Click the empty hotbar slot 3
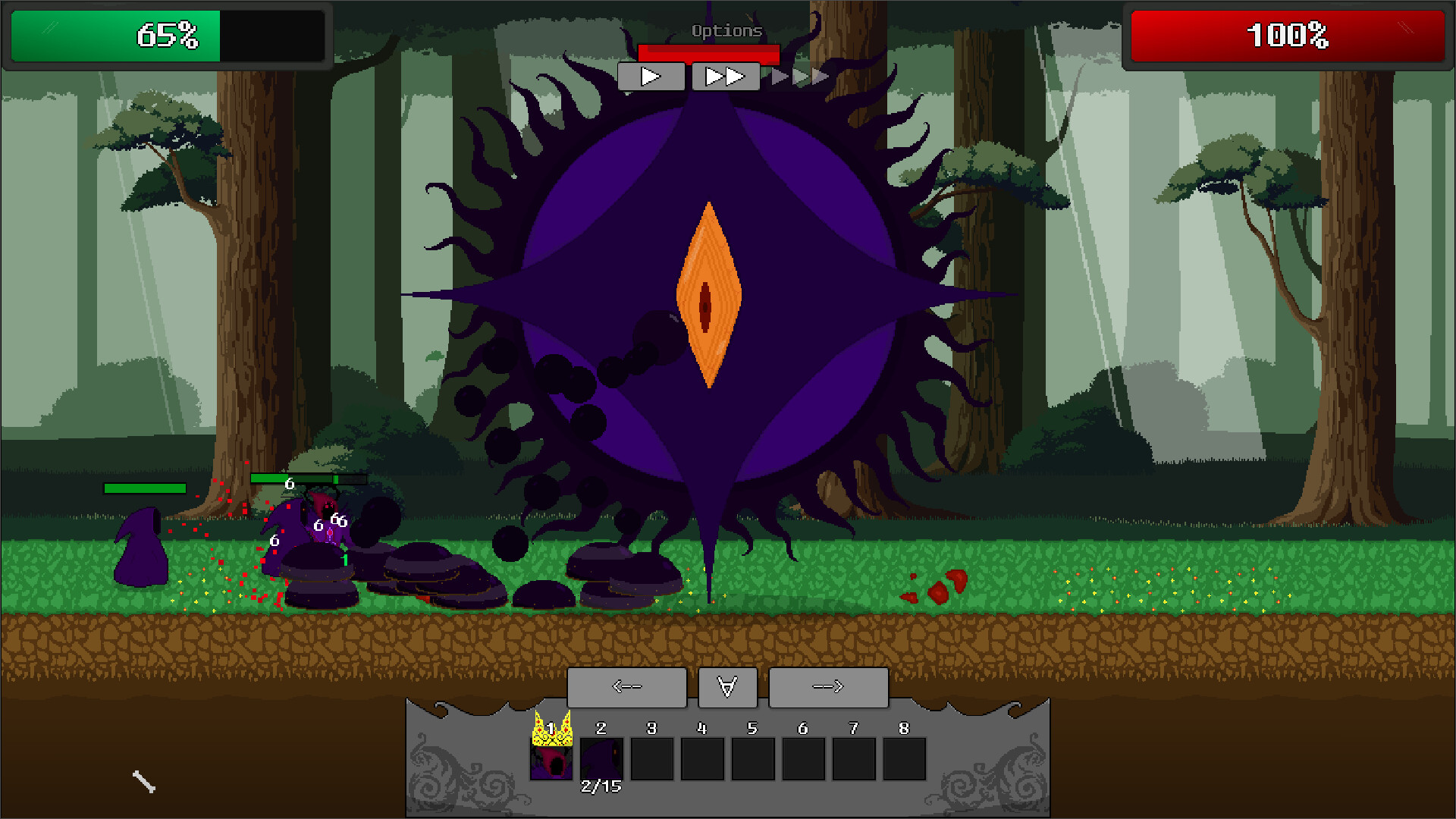1456x819 pixels. (651, 761)
